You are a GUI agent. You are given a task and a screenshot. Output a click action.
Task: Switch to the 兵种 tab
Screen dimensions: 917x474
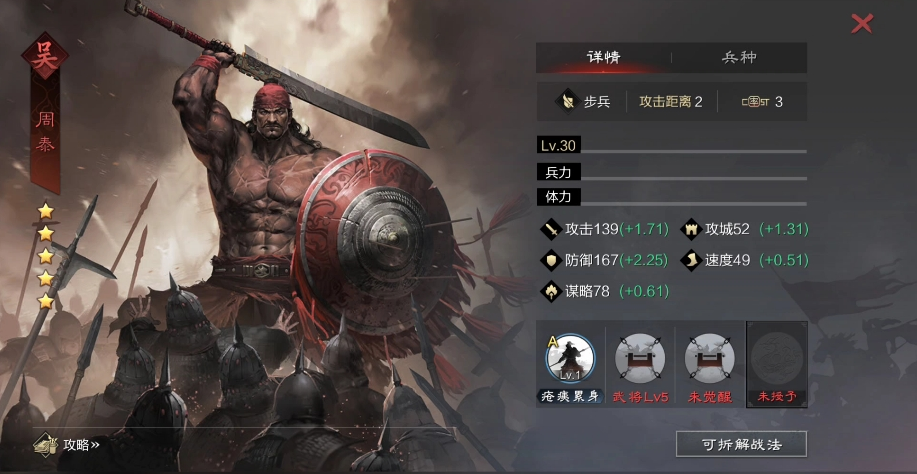(x=739, y=57)
